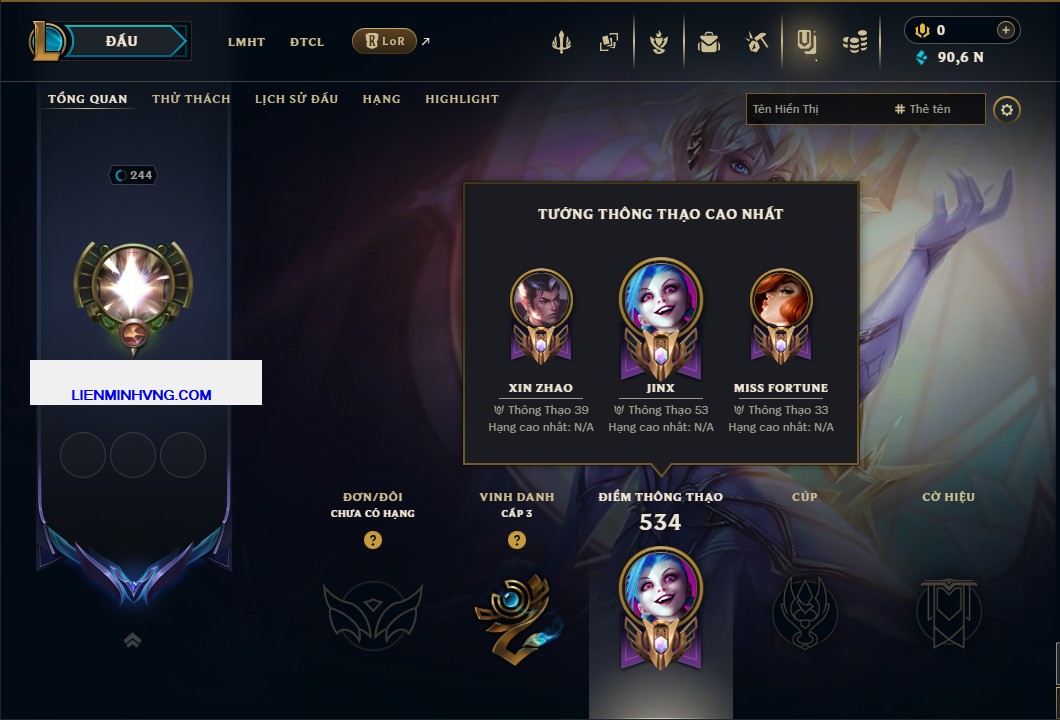Open the hammer crafting icon
The height and width of the screenshot is (720, 1060).
[756, 42]
